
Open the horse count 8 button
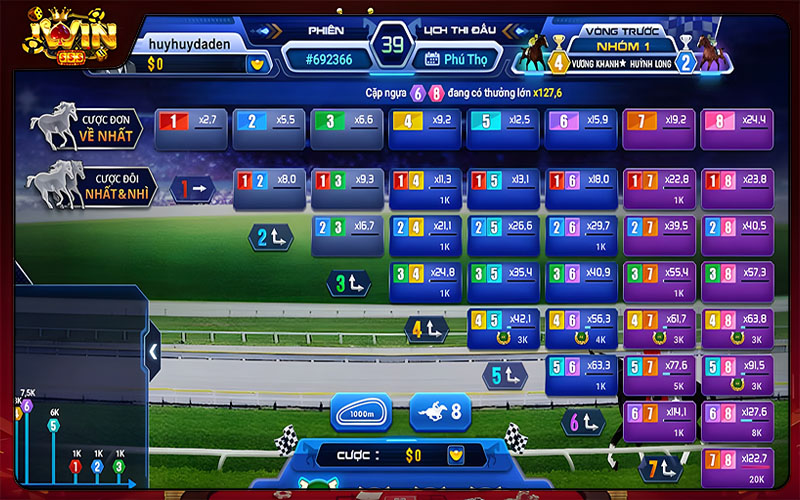[x=440, y=412]
